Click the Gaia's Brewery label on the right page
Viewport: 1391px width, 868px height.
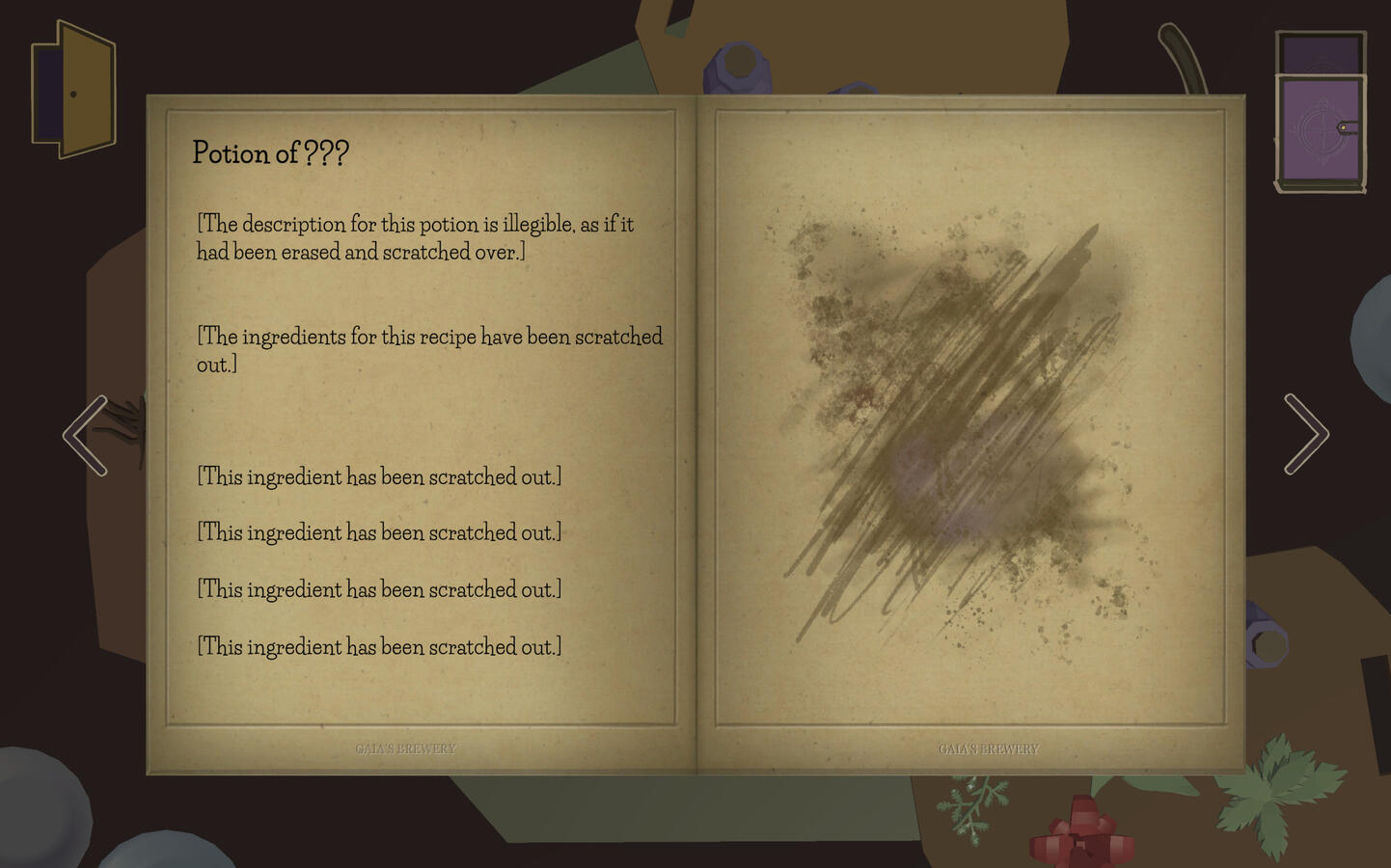tap(989, 748)
